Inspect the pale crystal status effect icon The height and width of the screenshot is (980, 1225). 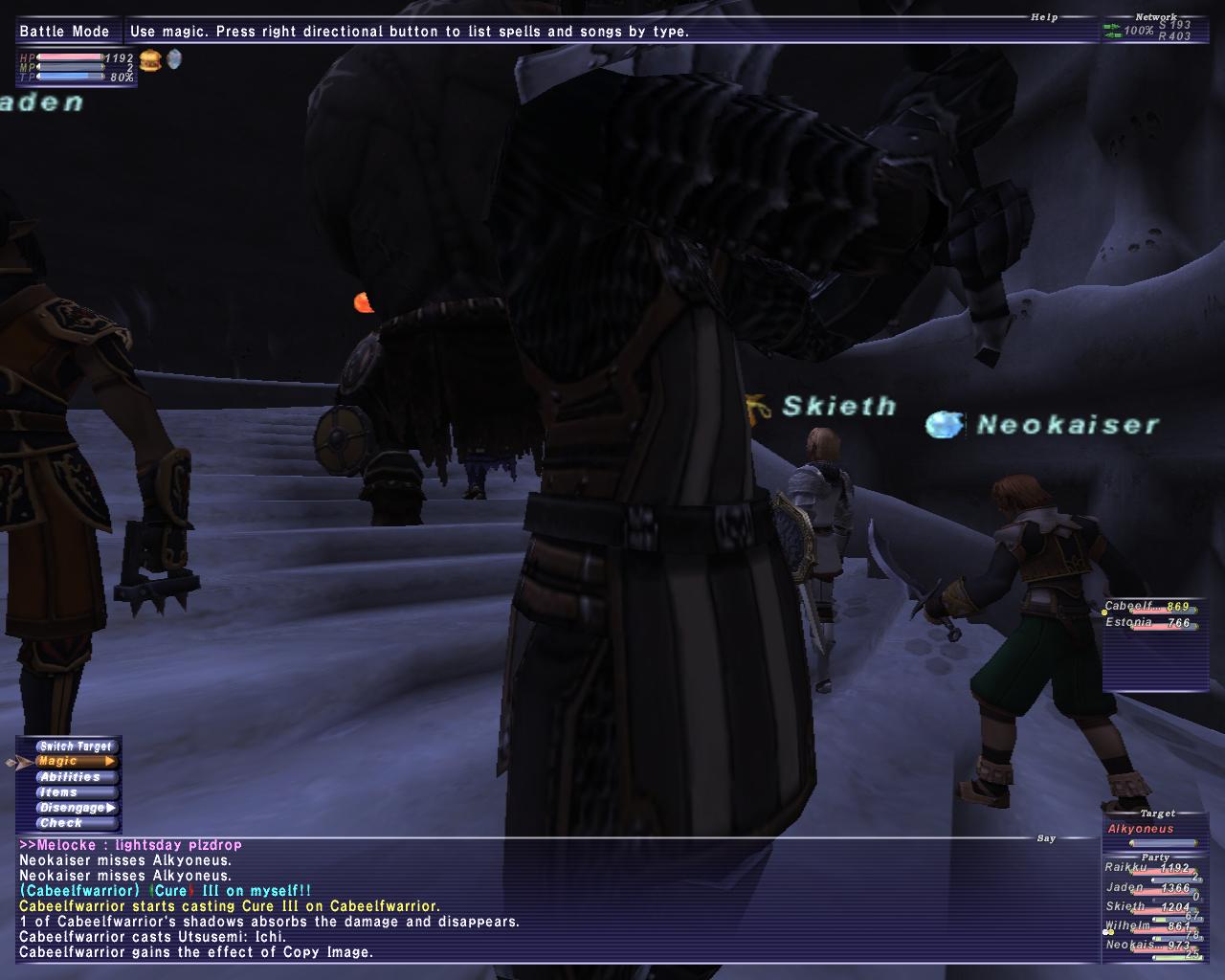click(173, 60)
